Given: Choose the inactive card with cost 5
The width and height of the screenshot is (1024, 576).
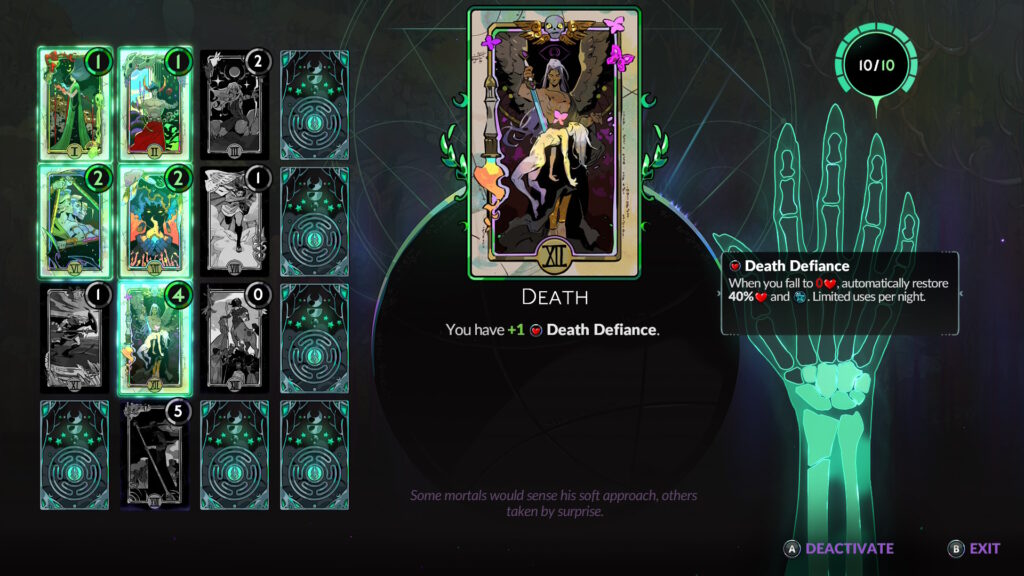Looking at the screenshot, I should [154, 455].
